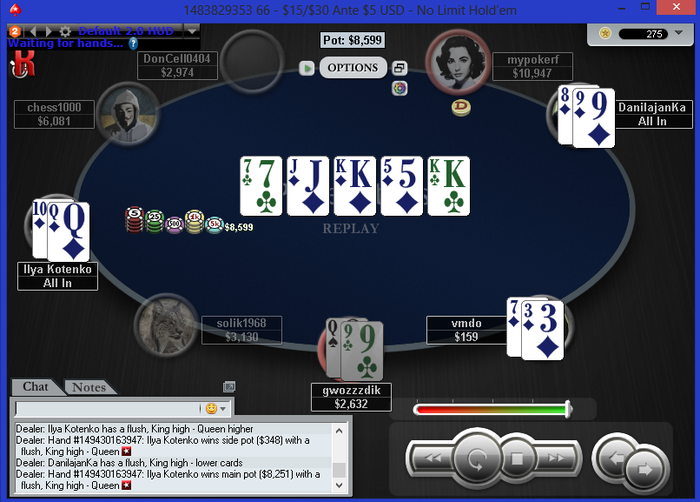Click the Waiting for hands help icon

point(133,43)
